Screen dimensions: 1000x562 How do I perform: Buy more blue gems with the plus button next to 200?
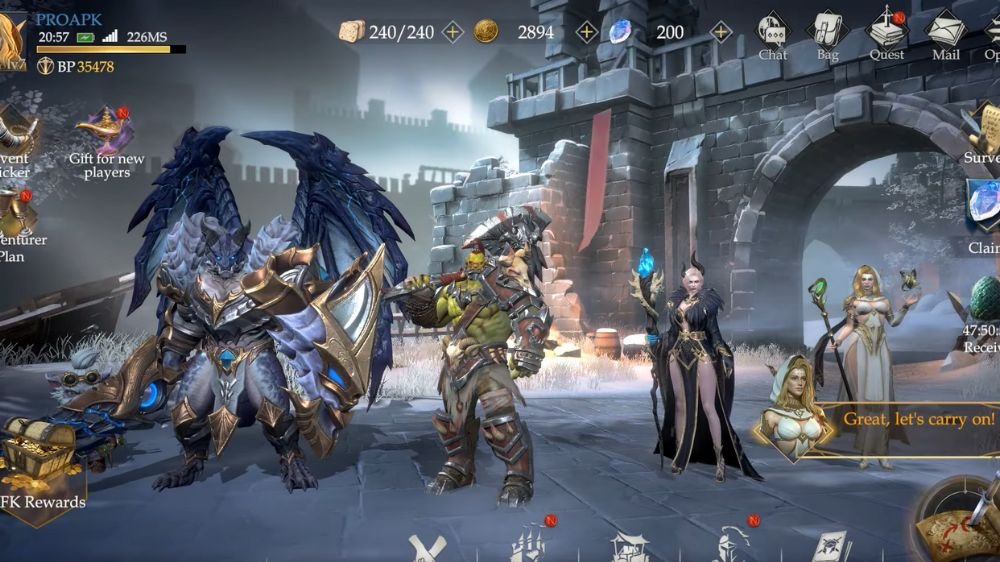point(720,32)
